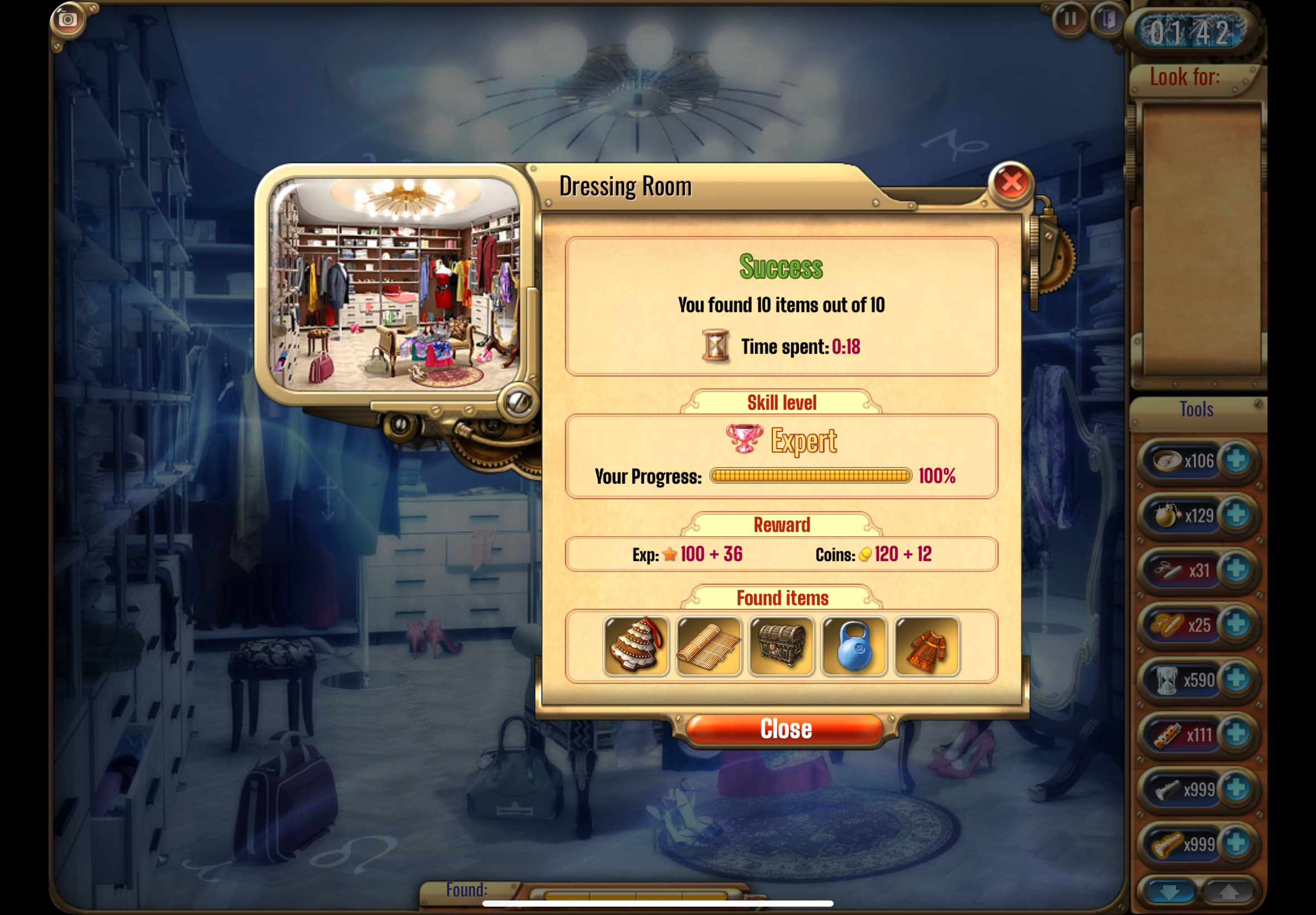Click the magnifier knob on the room preview
Screen dimensions: 1316x915
coord(519,401)
